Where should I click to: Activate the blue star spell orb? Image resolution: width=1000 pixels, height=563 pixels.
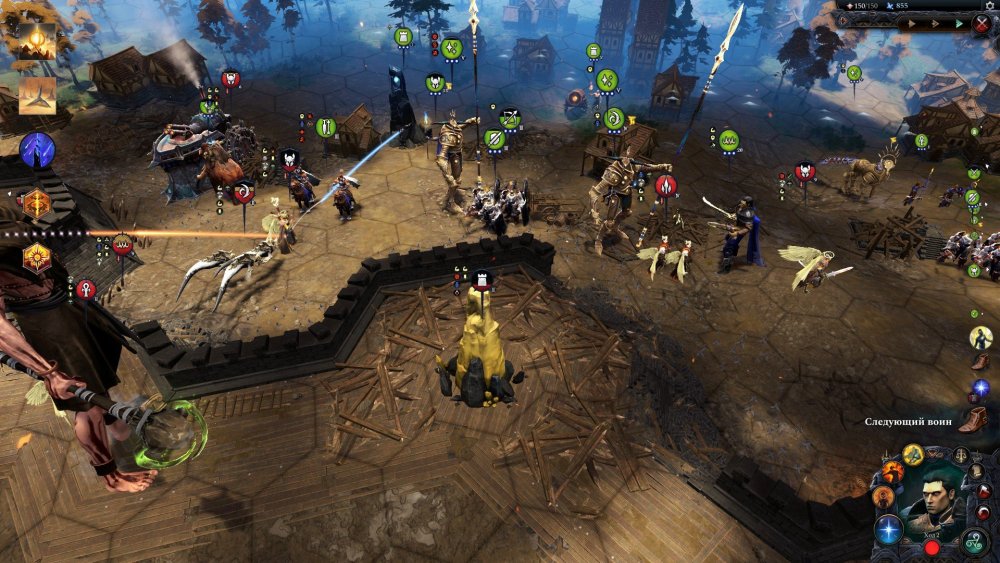coord(888,529)
